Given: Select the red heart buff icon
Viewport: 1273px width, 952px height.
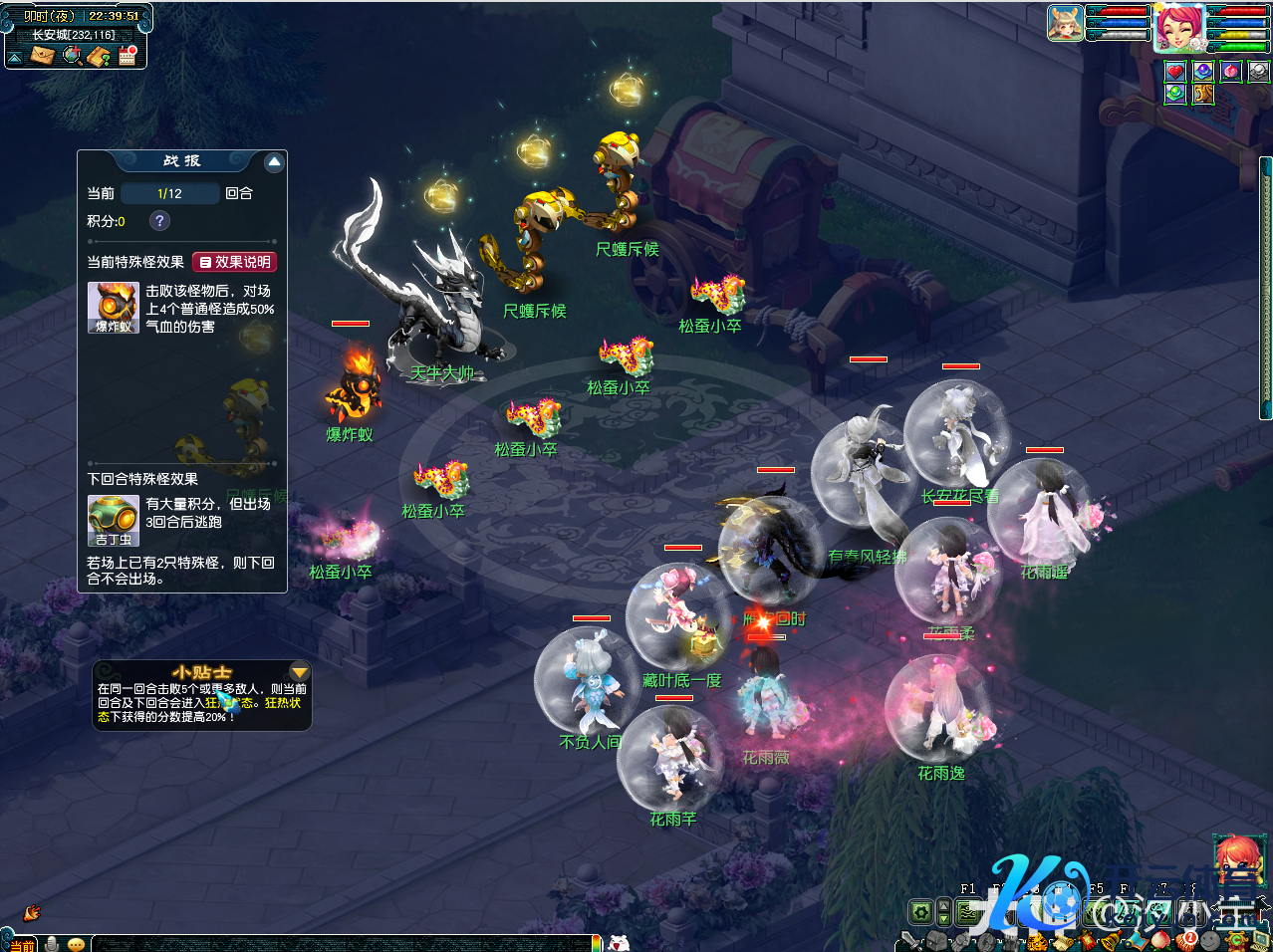Looking at the screenshot, I should [x=1175, y=71].
